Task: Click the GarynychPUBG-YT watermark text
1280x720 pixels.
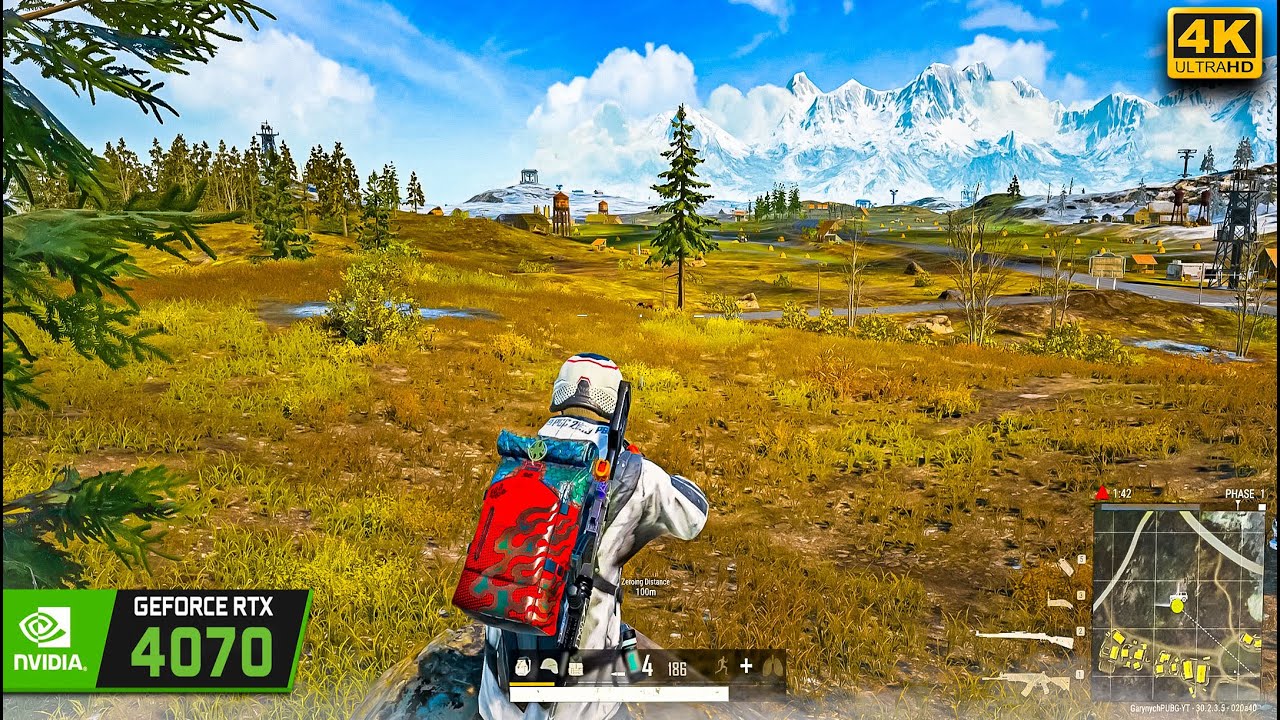Action: click(x=1194, y=707)
